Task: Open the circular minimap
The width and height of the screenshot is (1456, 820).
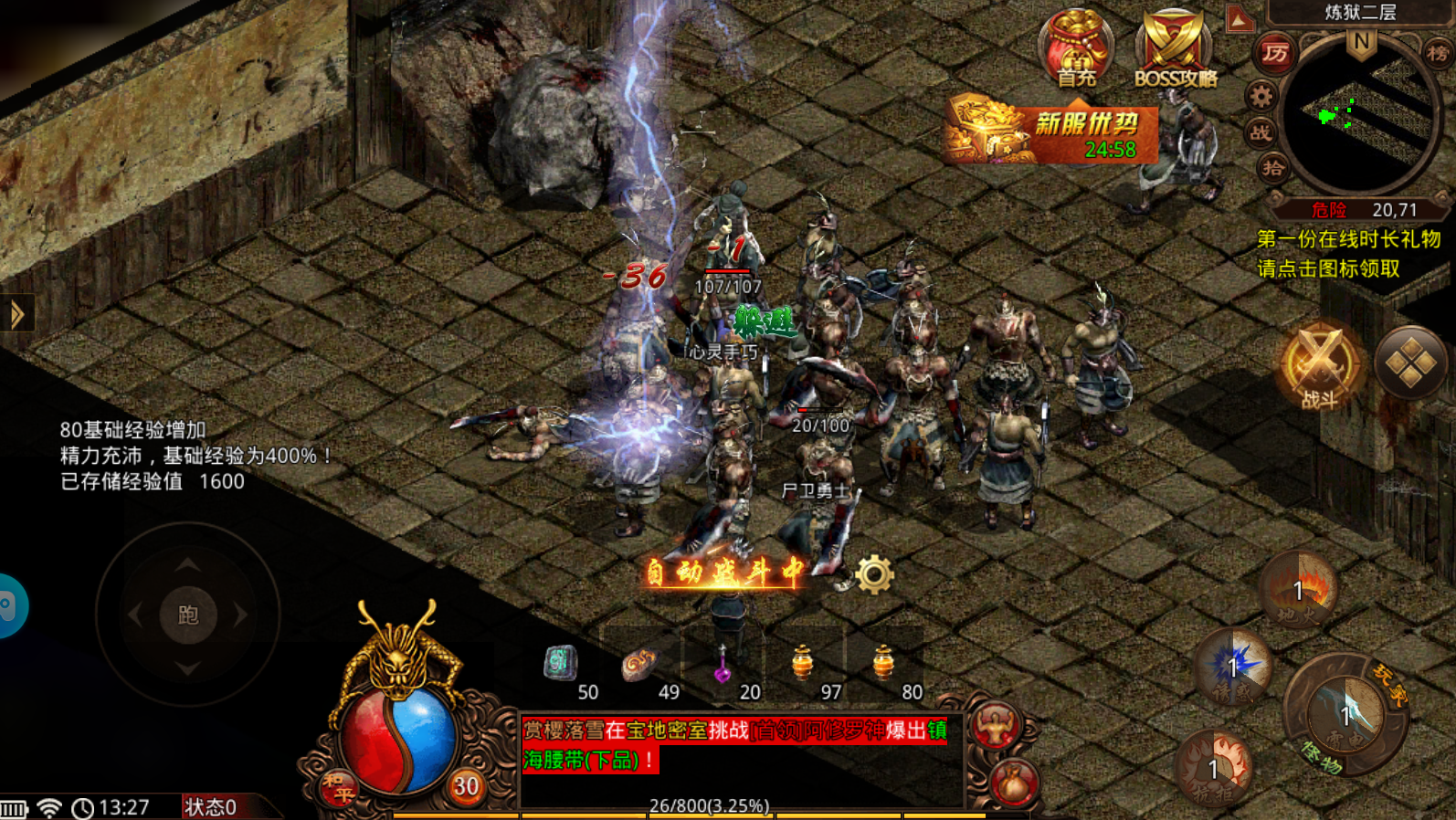Action: pos(1357,116)
